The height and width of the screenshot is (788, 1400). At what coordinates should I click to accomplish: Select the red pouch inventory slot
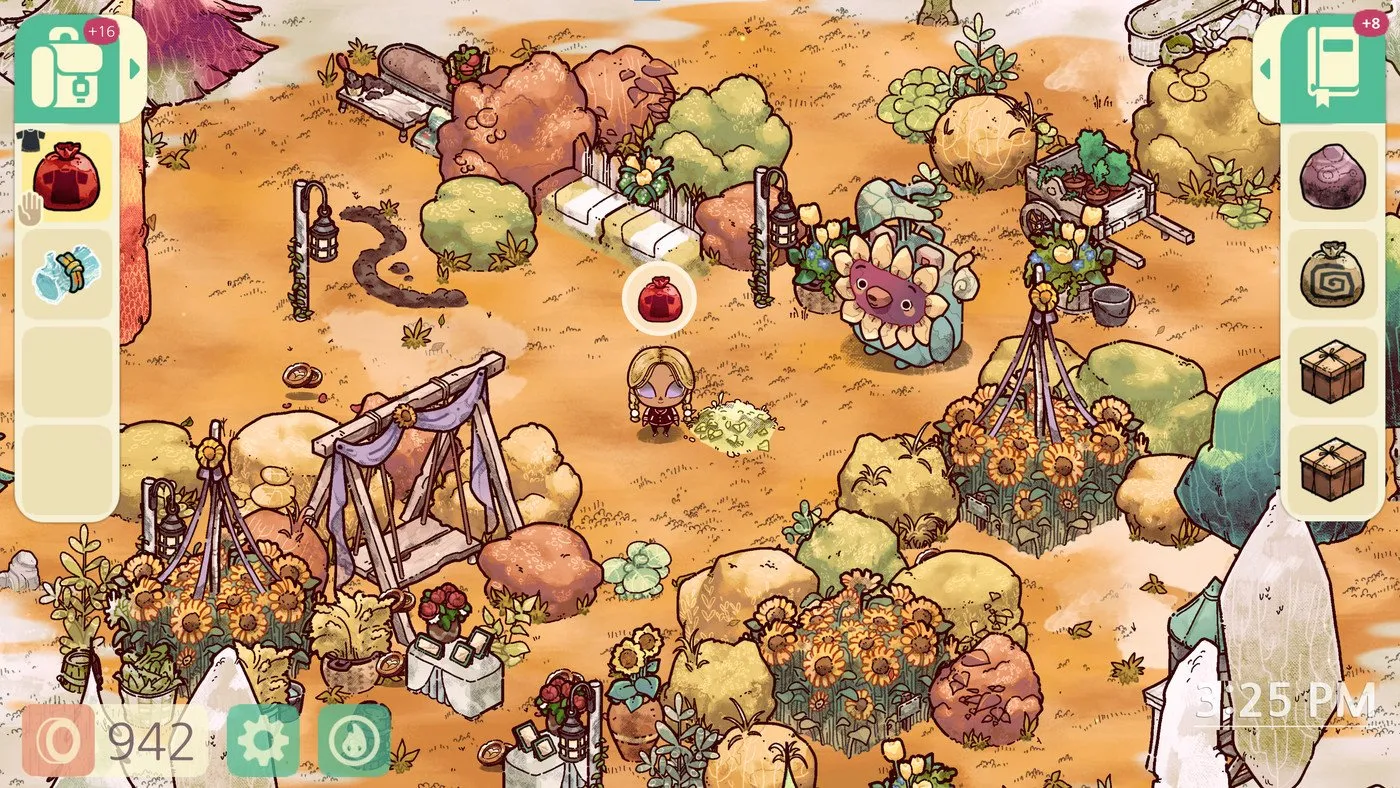tap(66, 177)
